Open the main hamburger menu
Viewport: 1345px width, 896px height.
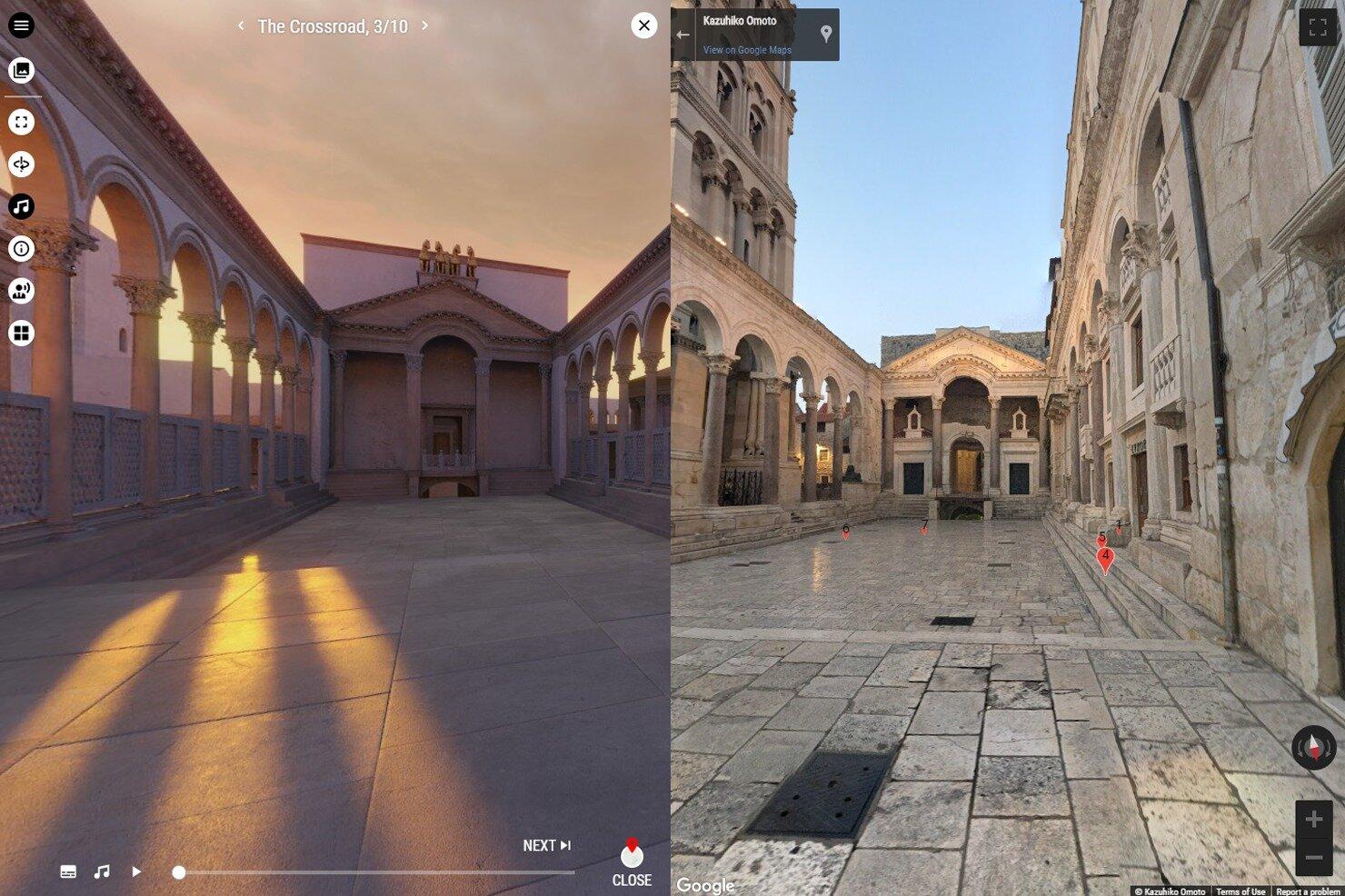click(22, 25)
